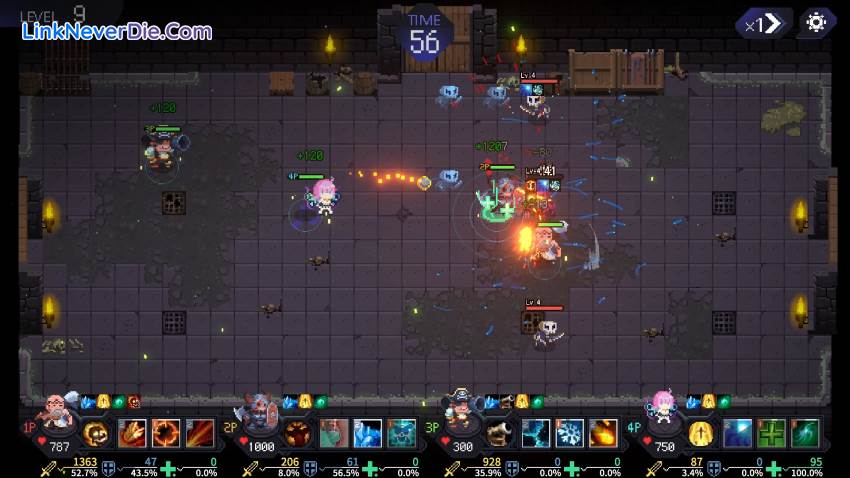Screen dimensions: 850x478
Task: Open the gear settings menu
Action: click(816, 23)
